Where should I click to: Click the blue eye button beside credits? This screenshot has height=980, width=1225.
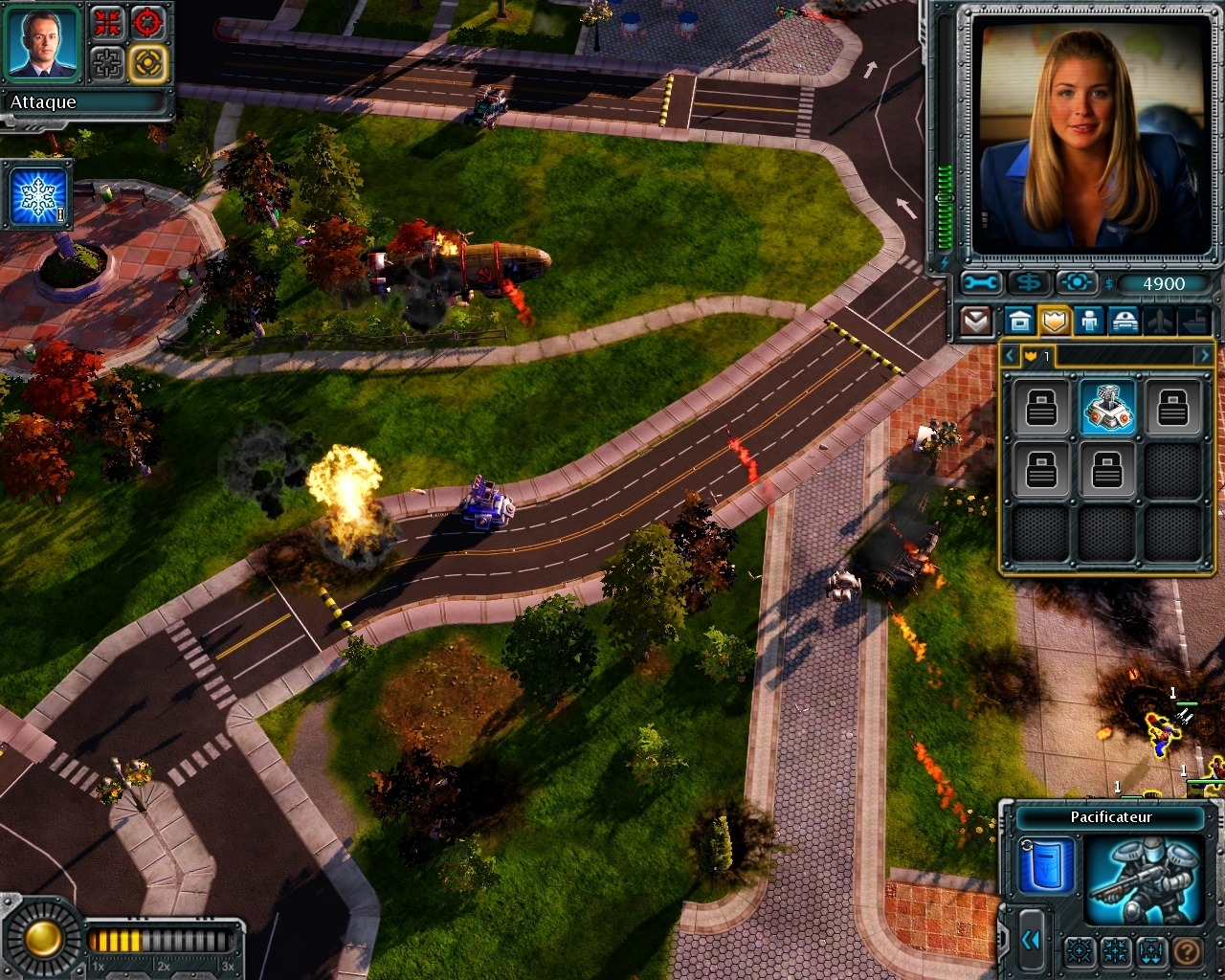1076,283
